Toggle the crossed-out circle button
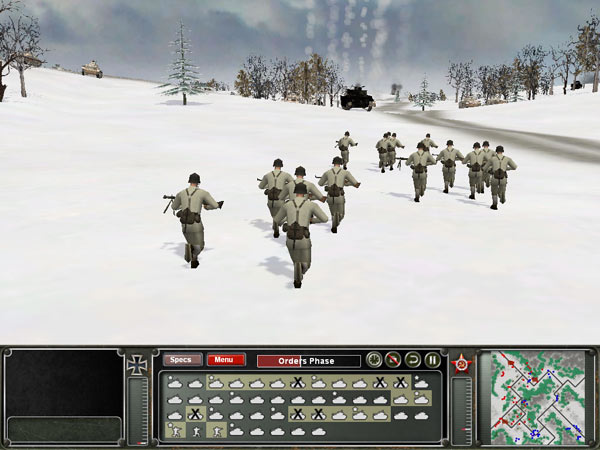 (393, 360)
